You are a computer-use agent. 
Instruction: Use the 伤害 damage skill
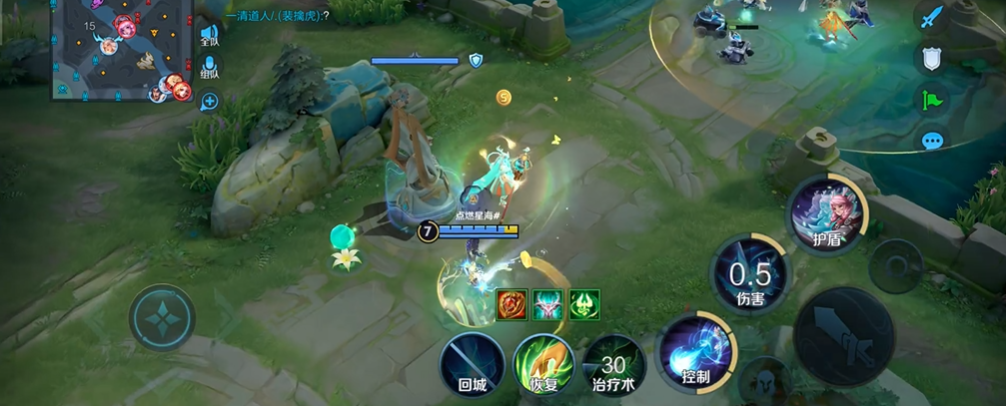pyautogui.click(x=751, y=275)
